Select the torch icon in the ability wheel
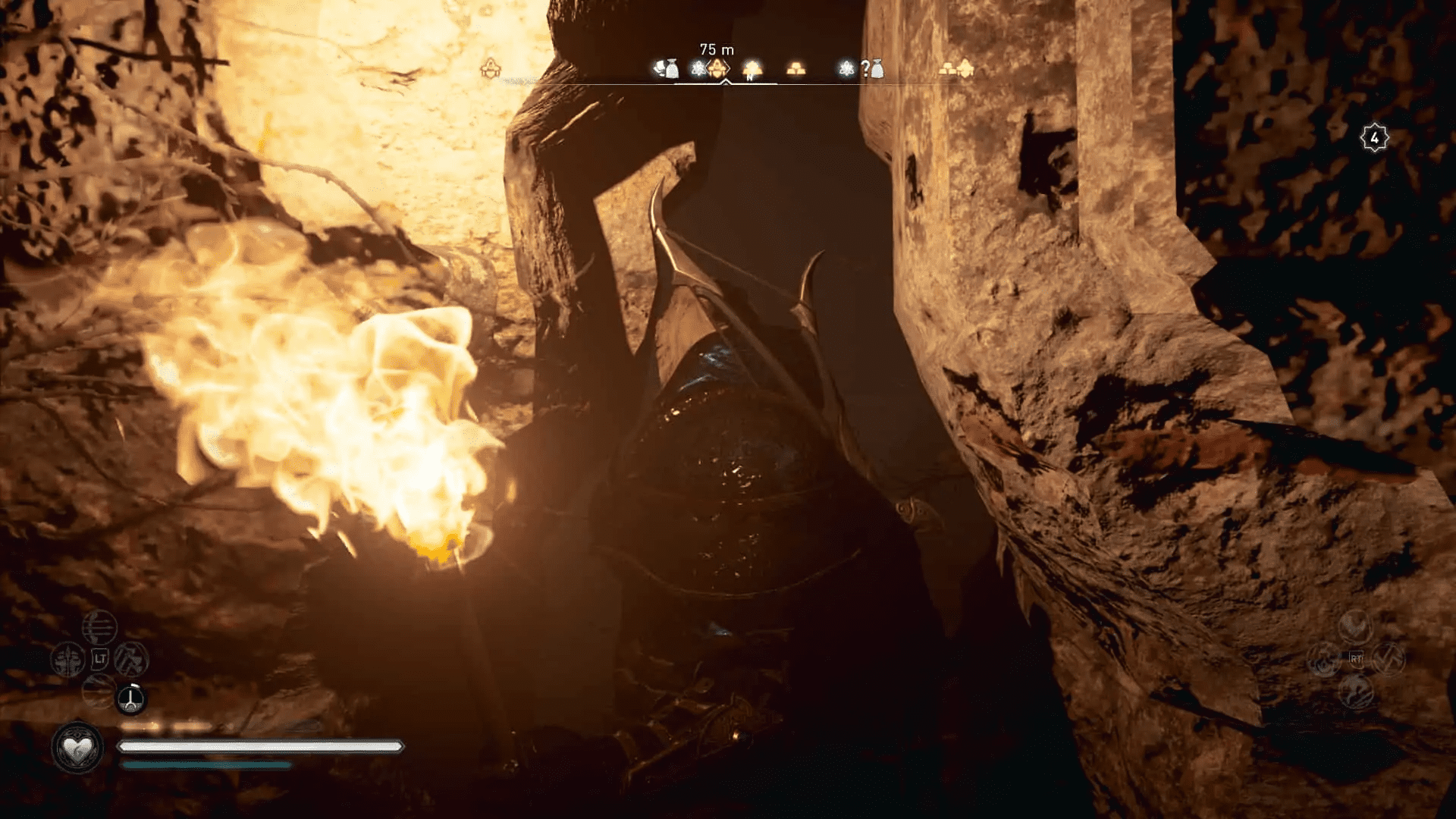 [130, 699]
